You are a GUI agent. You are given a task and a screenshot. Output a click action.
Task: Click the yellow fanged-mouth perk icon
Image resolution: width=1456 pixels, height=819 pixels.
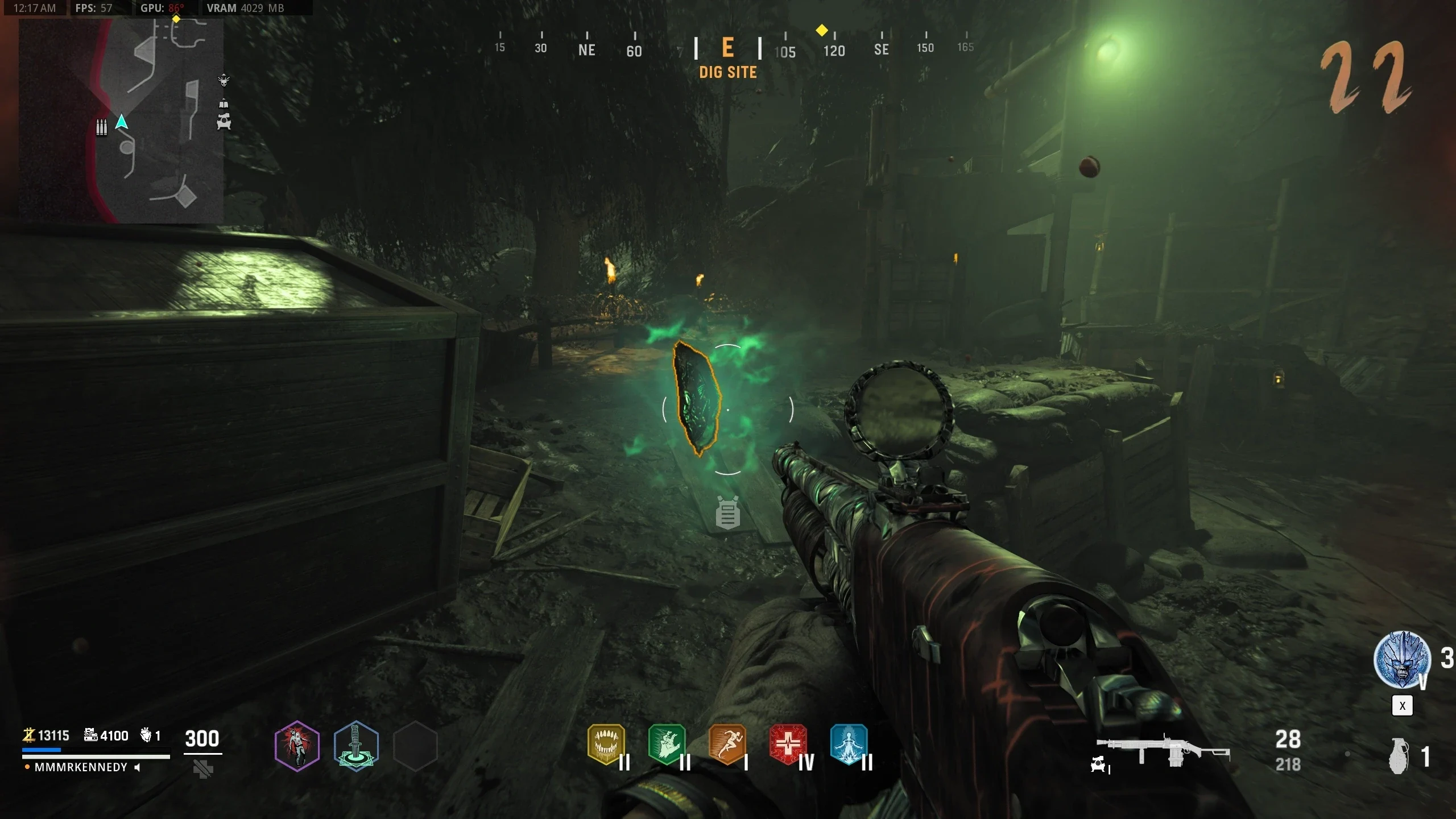click(x=606, y=744)
